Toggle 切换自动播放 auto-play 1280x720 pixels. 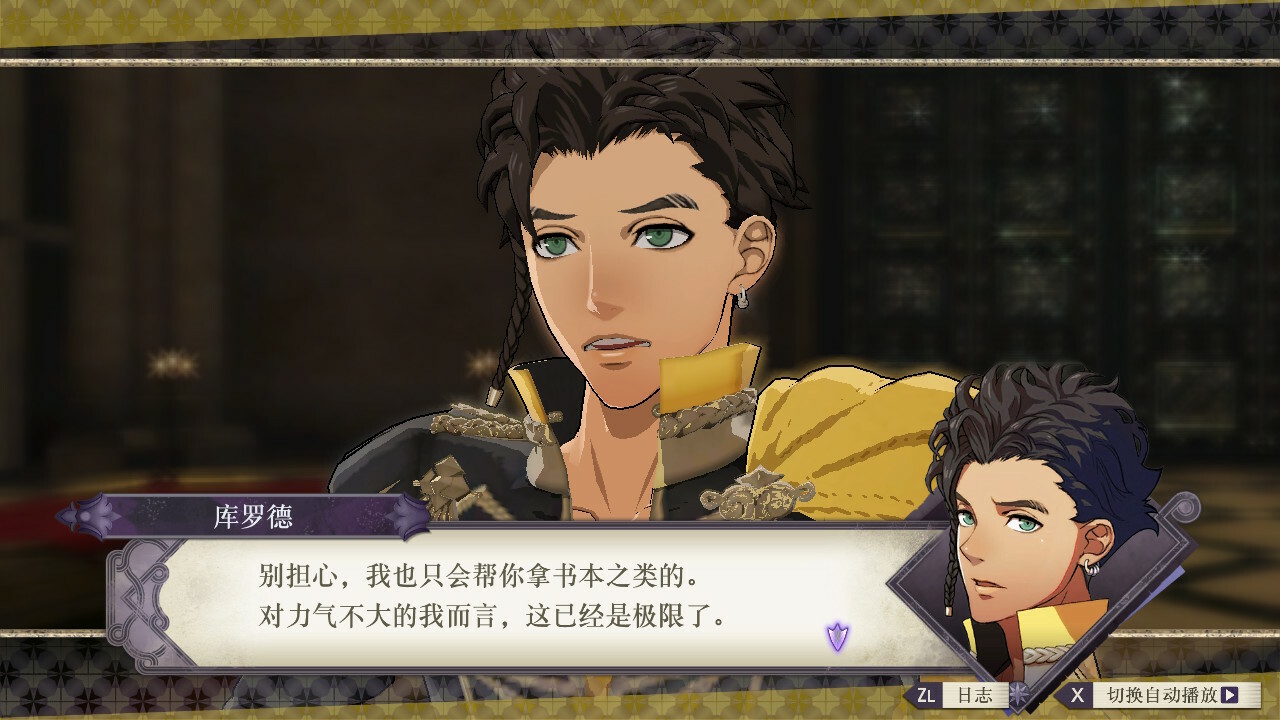pos(1159,695)
